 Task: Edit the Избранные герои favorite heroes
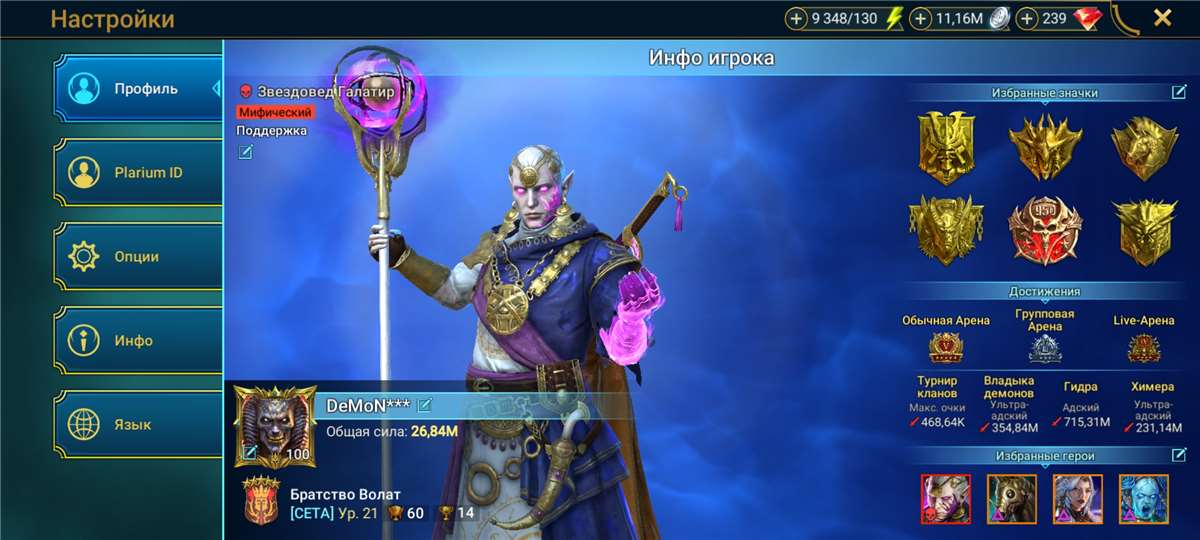(1179, 455)
